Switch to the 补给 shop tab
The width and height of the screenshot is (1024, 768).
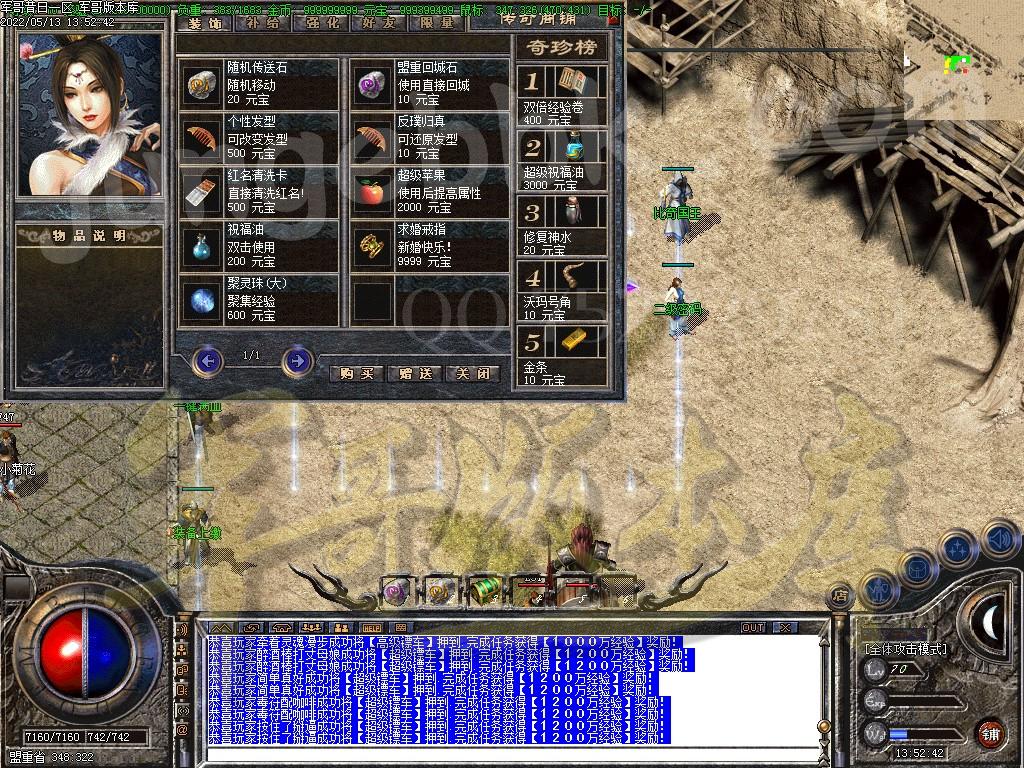[x=262, y=22]
